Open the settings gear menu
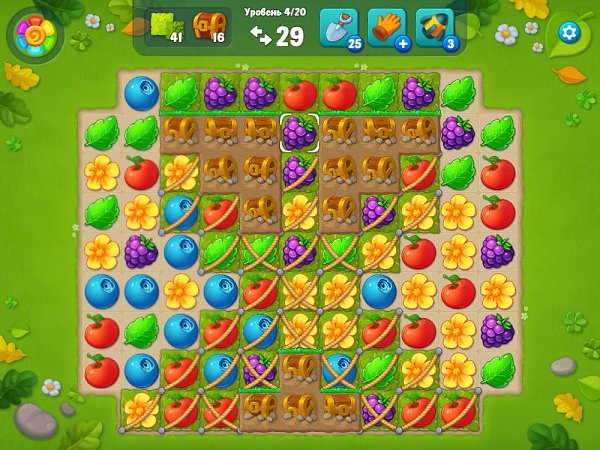Image resolution: width=600 pixels, height=450 pixels. 569,31
